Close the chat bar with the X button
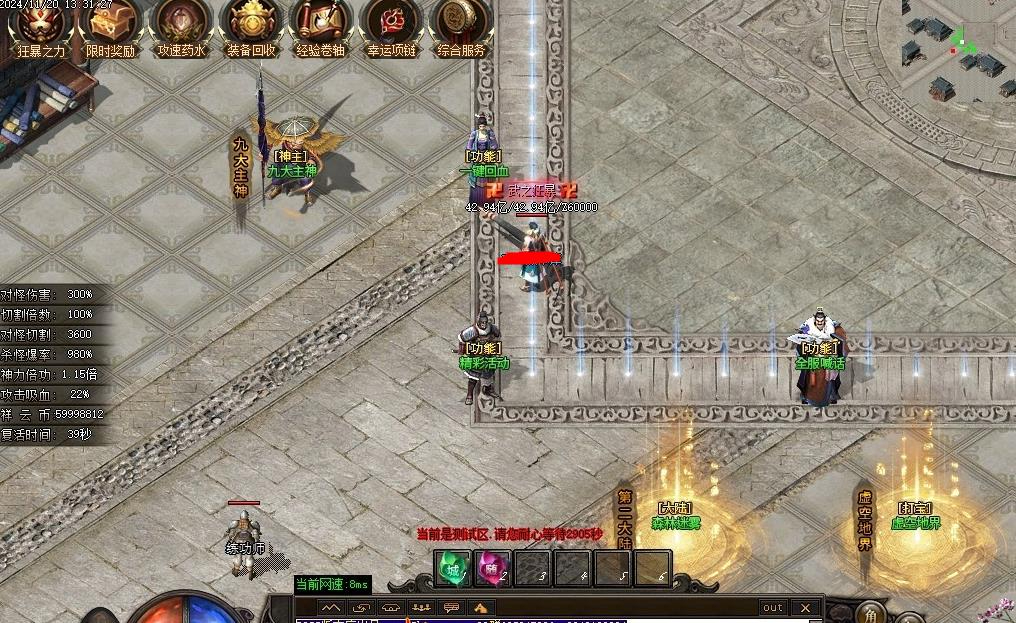 coord(805,607)
